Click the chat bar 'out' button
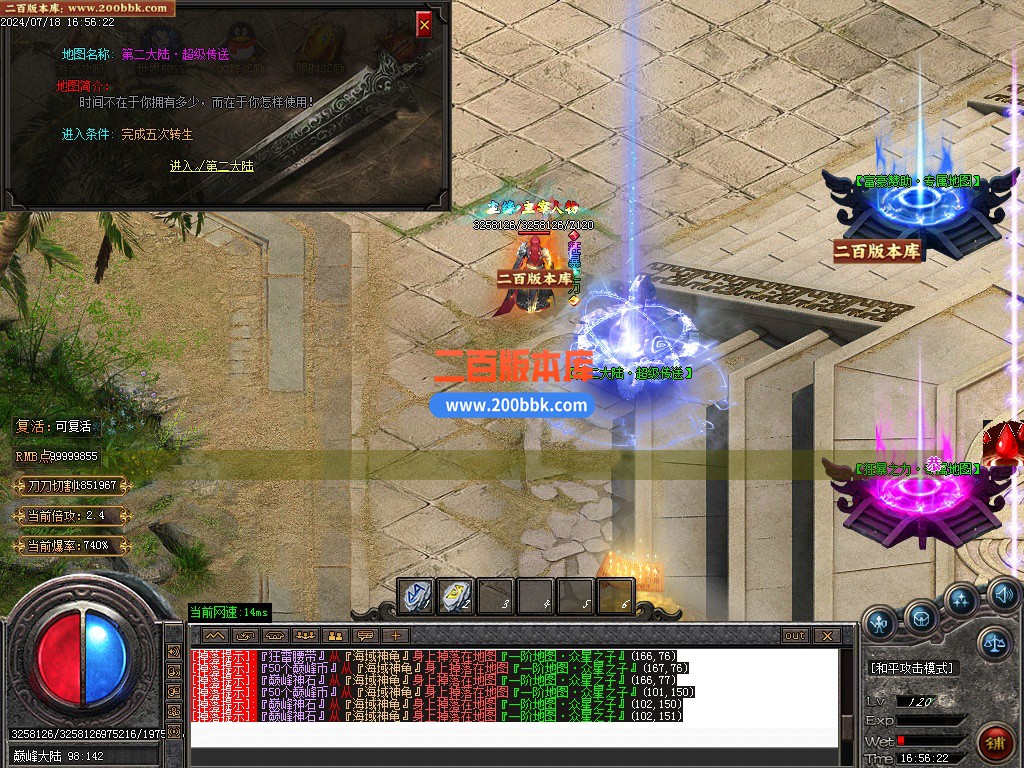Screen dimensions: 1024x768 pos(795,635)
